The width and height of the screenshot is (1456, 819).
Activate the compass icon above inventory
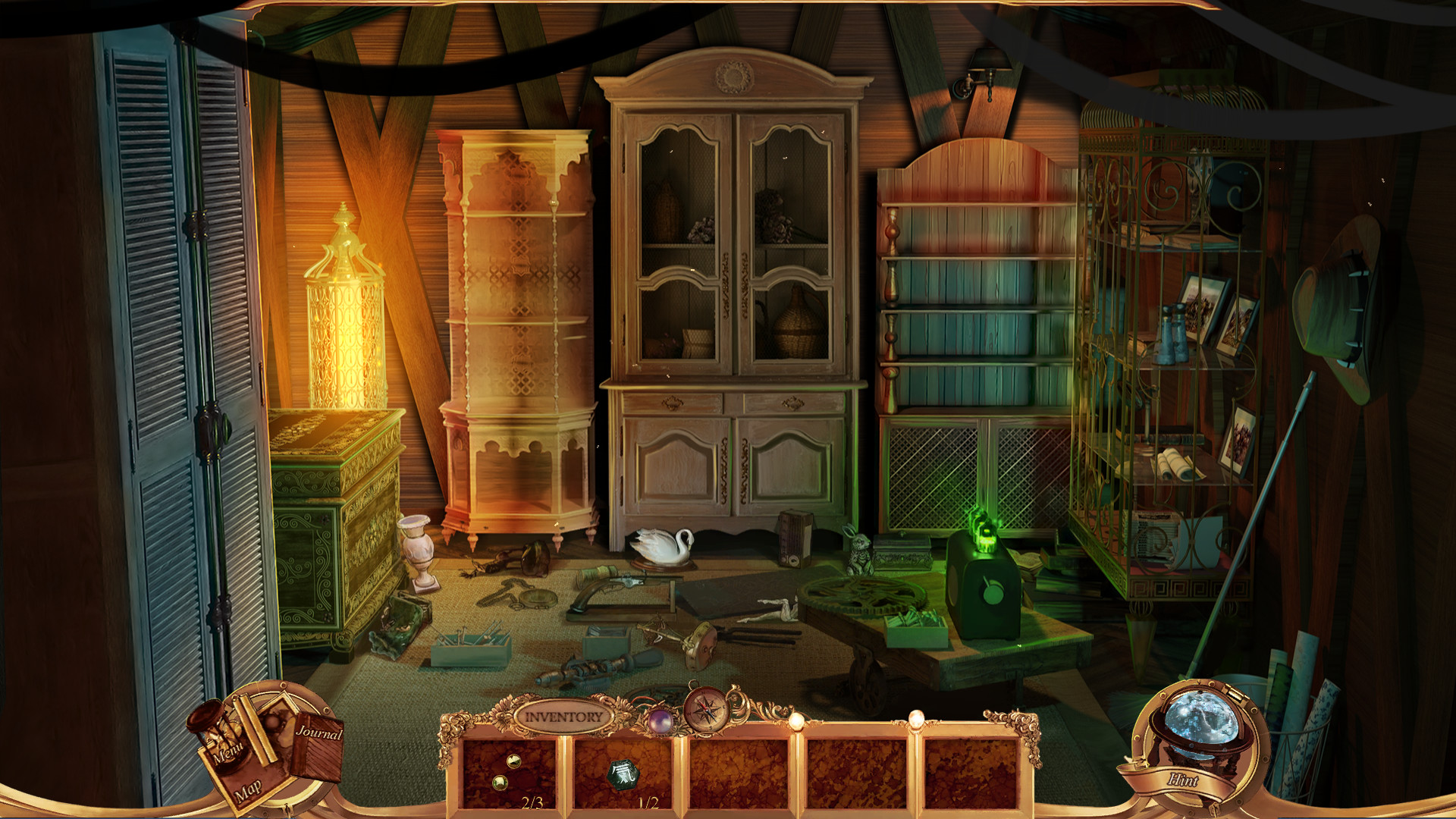point(706,711)
